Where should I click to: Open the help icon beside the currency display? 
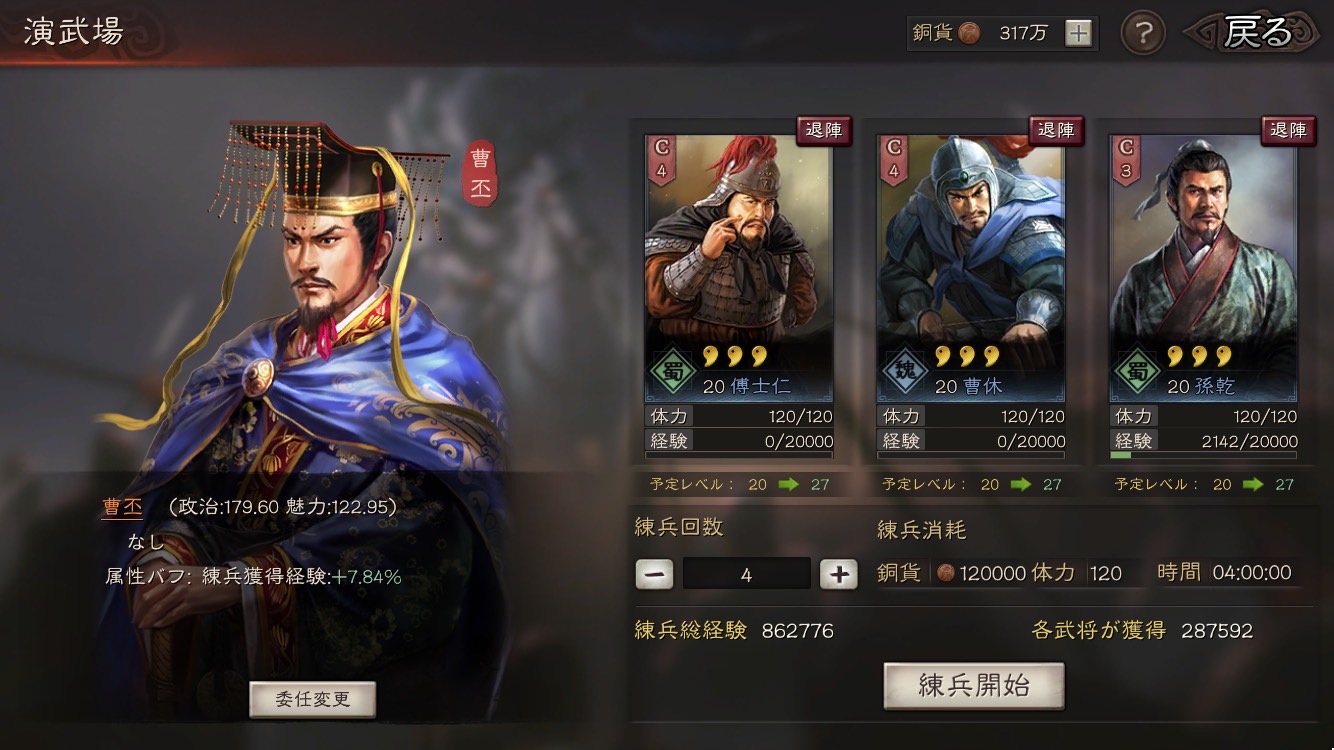1142,33
